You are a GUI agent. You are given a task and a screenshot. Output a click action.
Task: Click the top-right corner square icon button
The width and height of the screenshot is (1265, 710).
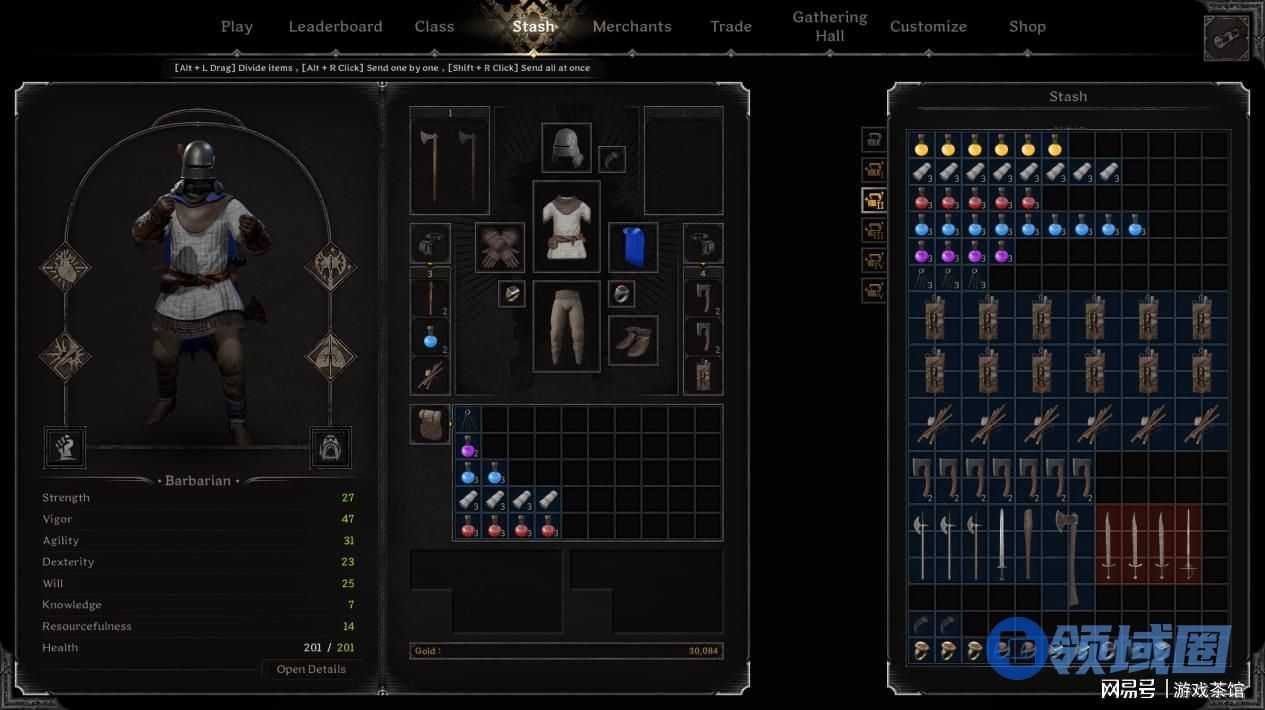(1227, 39)
